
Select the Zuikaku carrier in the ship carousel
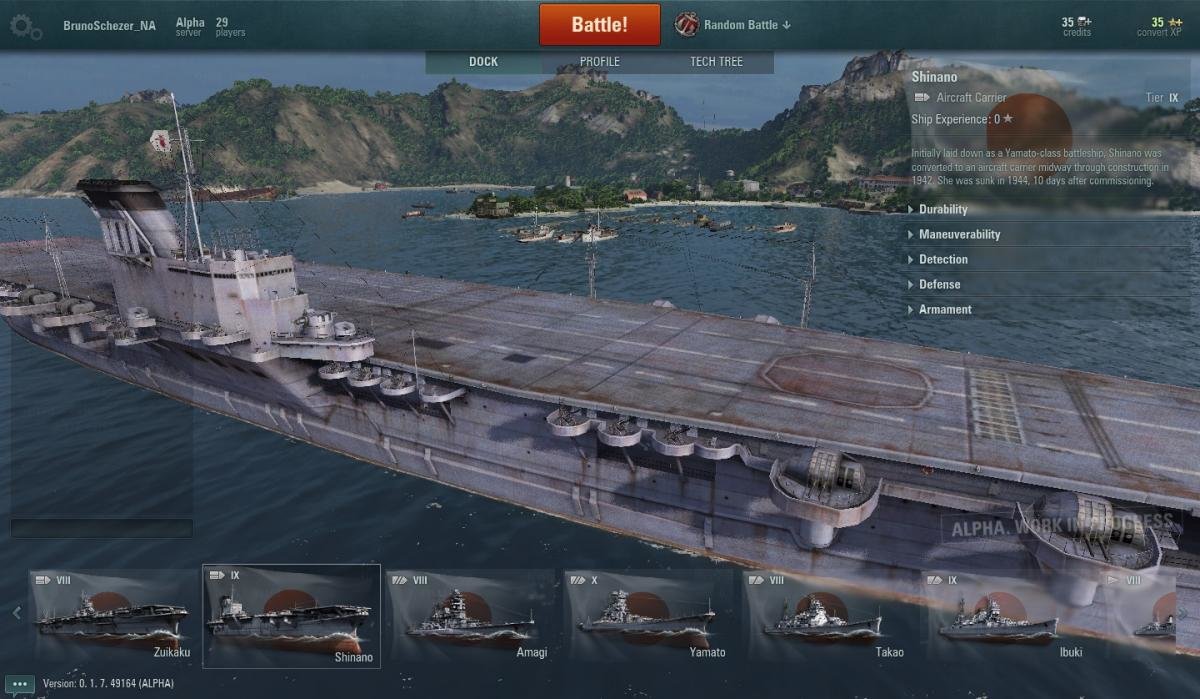point(112,615)
